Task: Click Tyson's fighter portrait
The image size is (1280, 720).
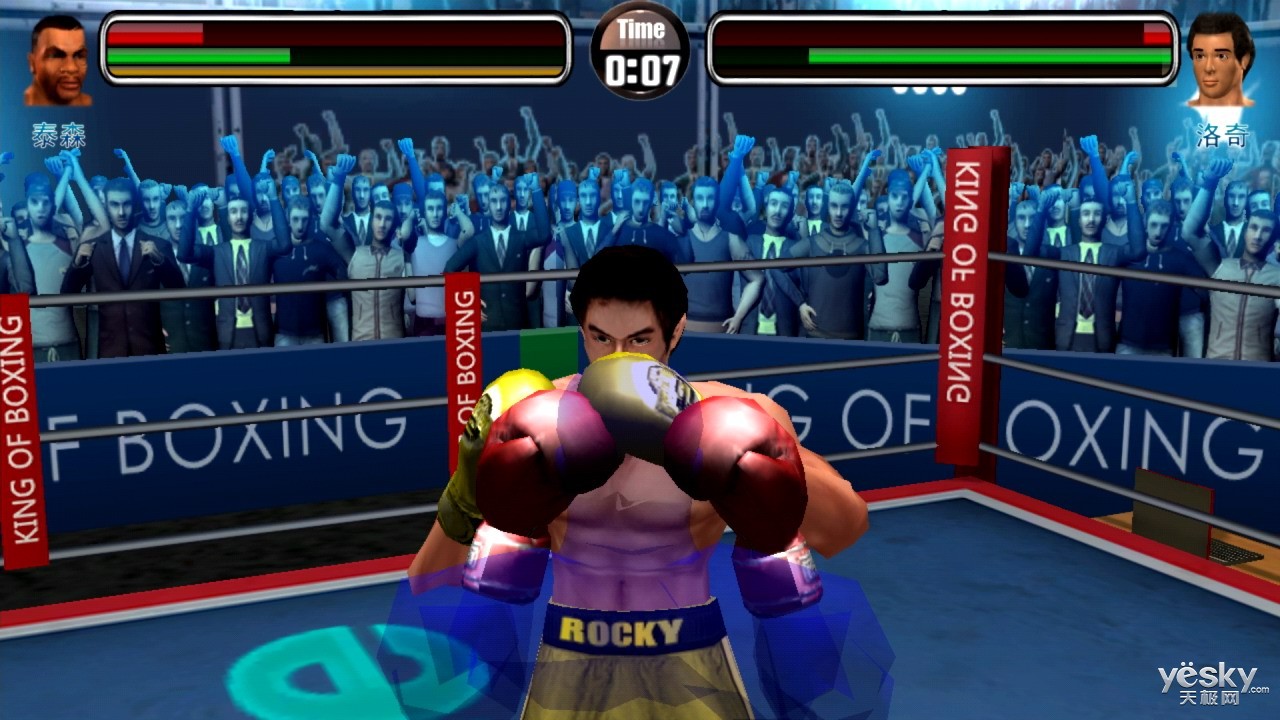Action: tap(58, 62)
